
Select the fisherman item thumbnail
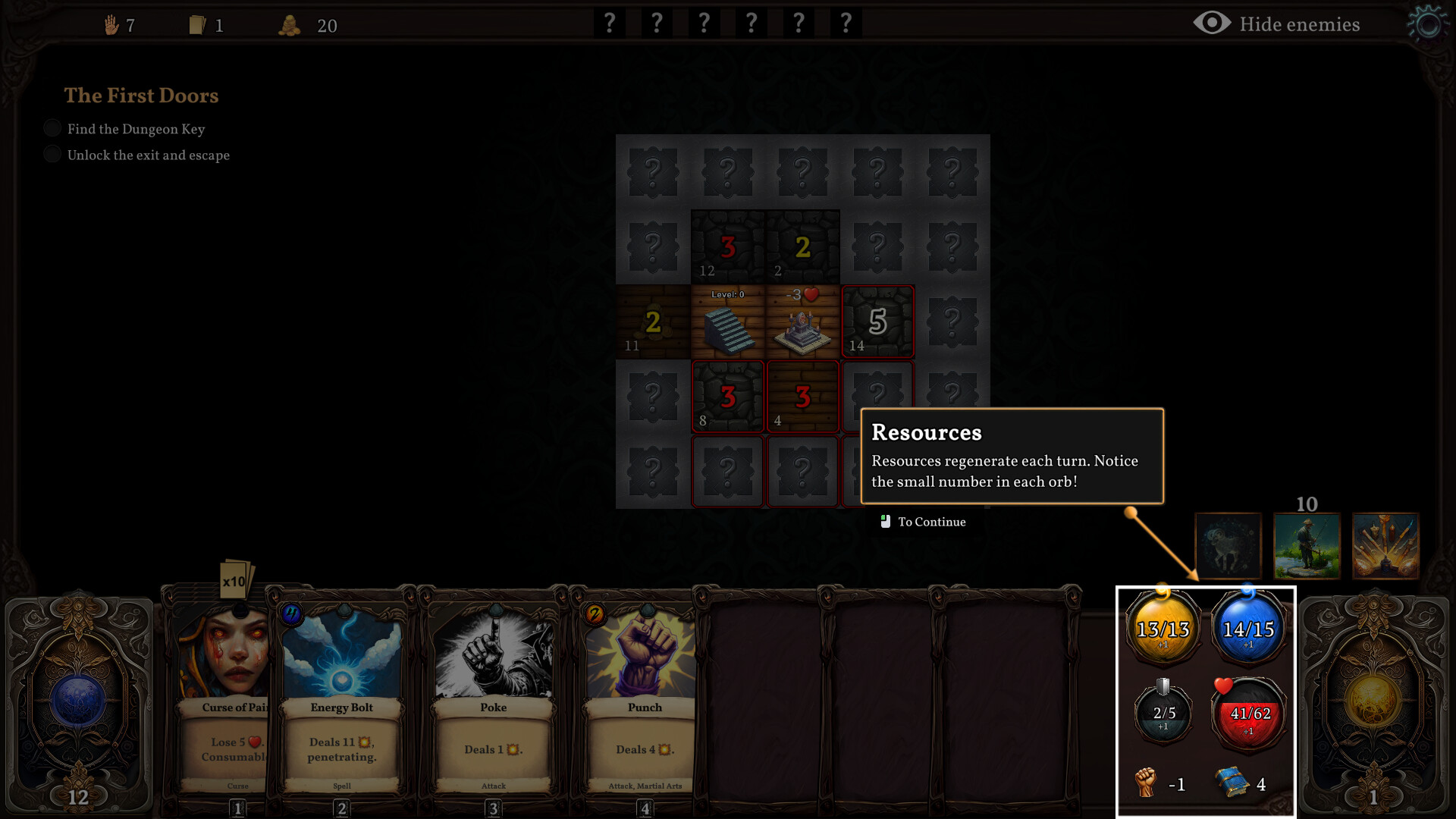(1307, 545)
